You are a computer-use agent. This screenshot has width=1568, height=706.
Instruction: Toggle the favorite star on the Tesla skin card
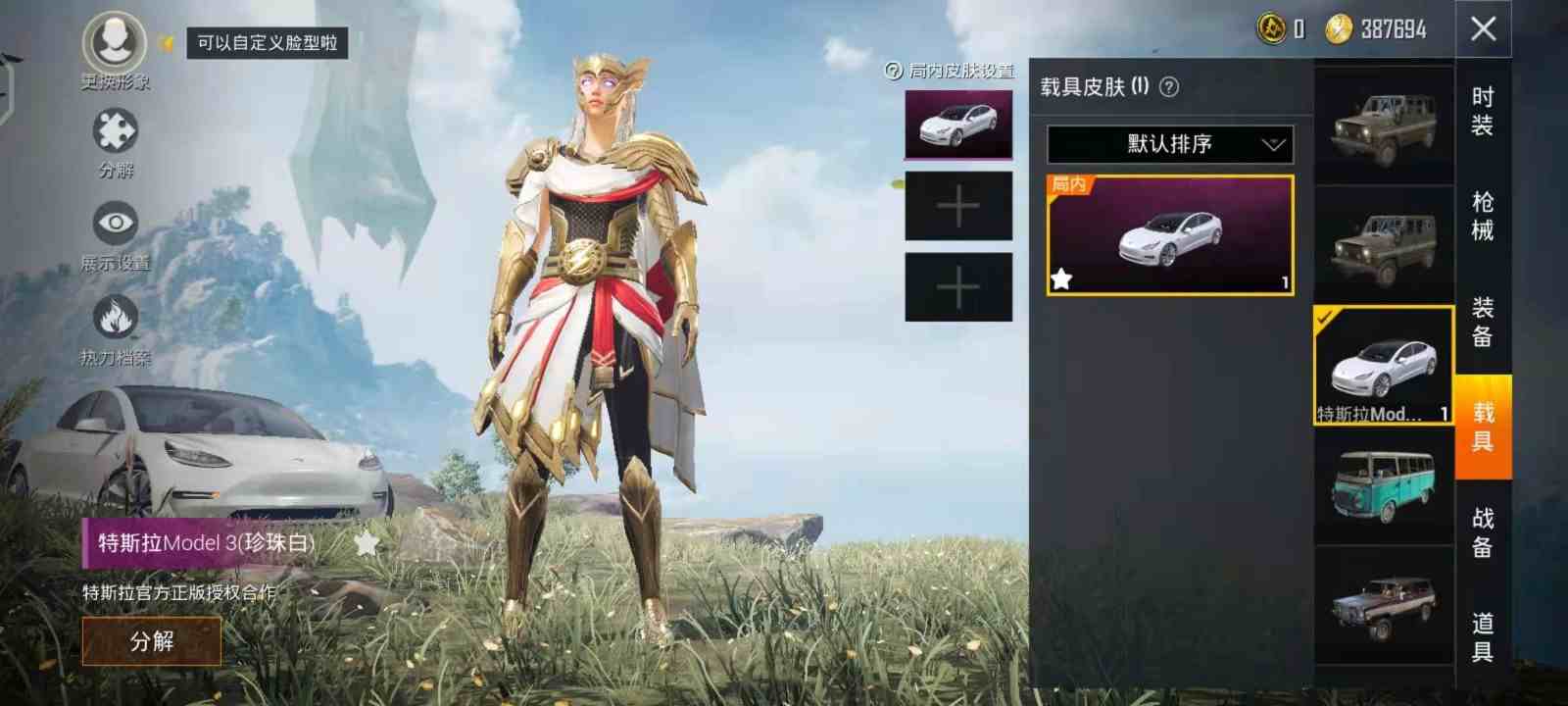(x=1061, y=278)
